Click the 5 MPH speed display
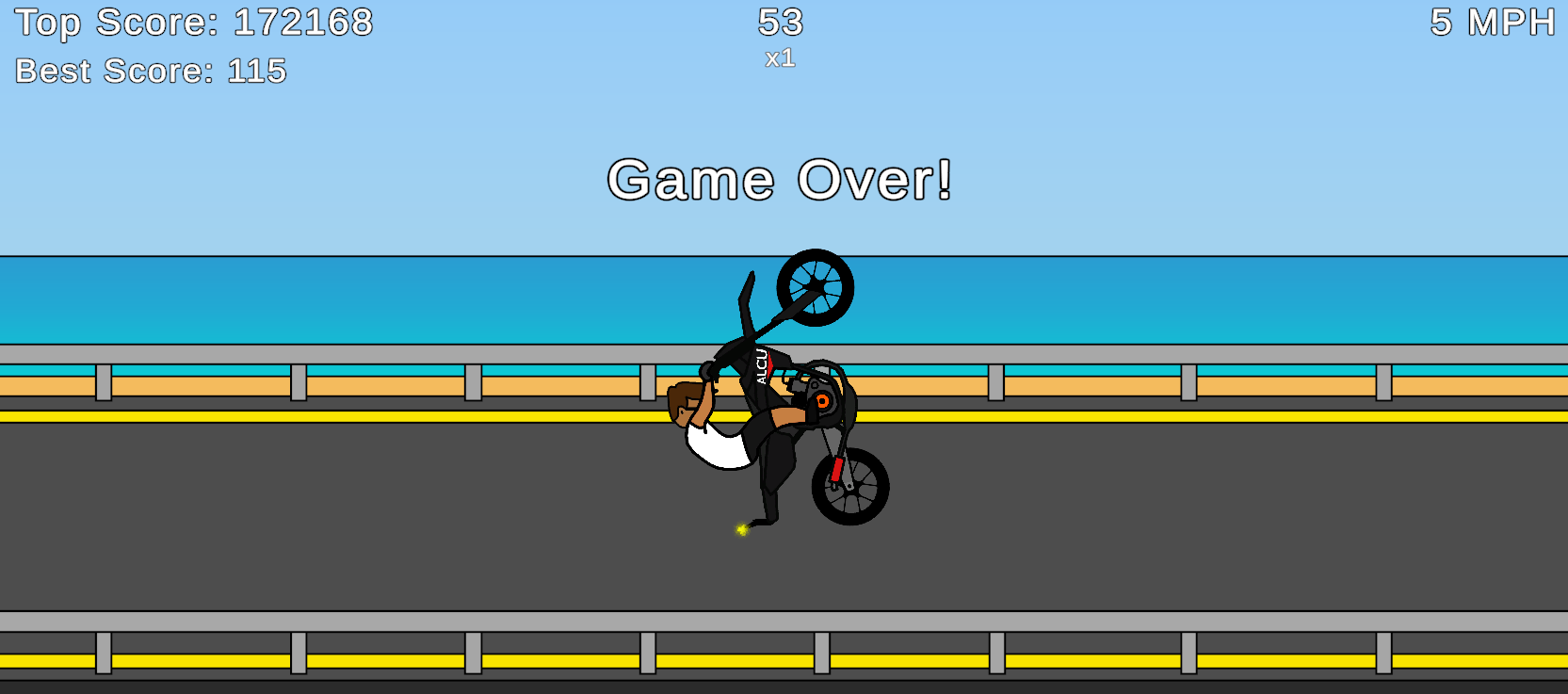Viewport: 1568px width, 694px height. (1493, 21)
